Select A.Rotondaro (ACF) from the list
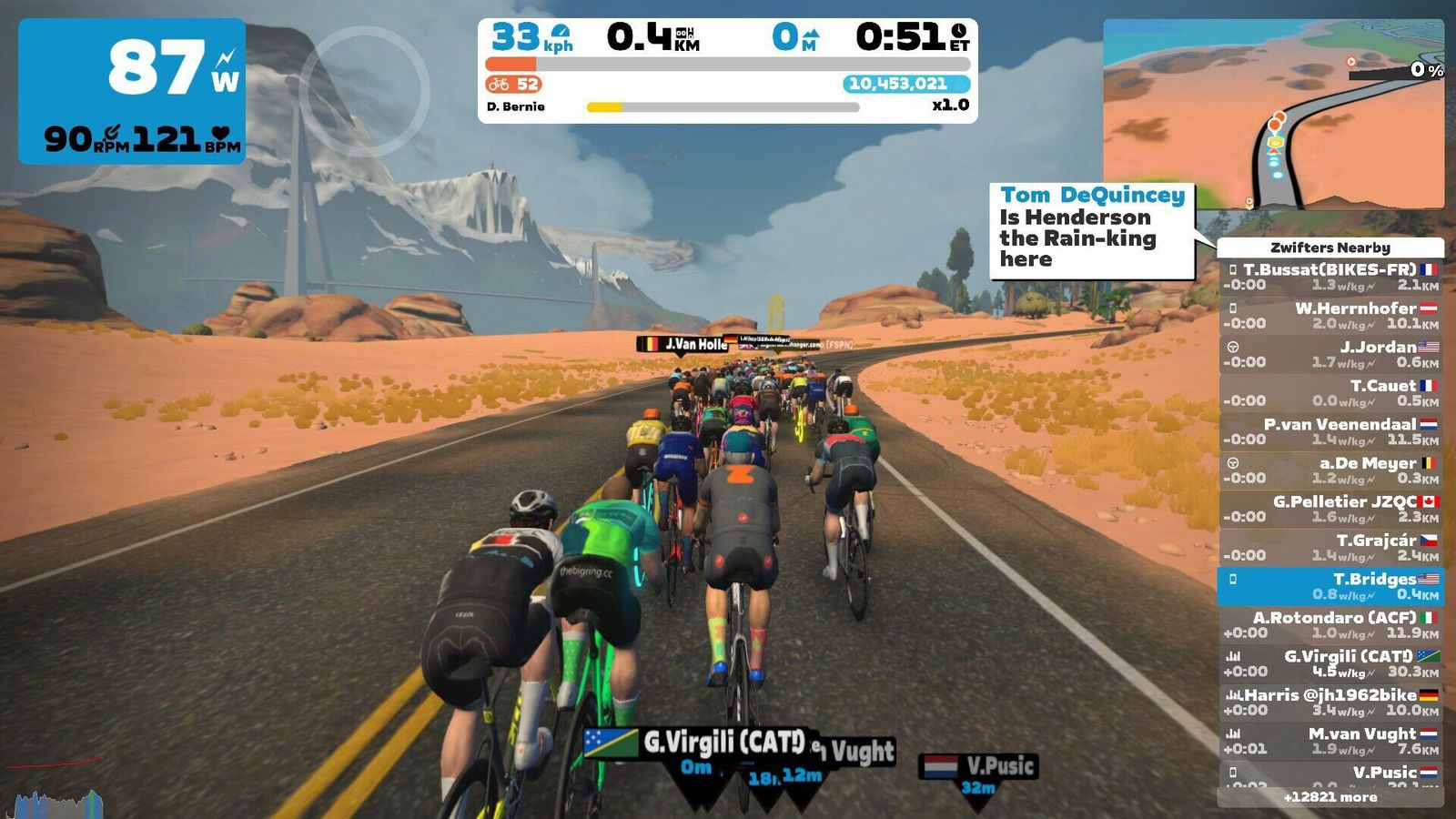This screenshot has height=819, width=1456. click(x=1330, y=624)
